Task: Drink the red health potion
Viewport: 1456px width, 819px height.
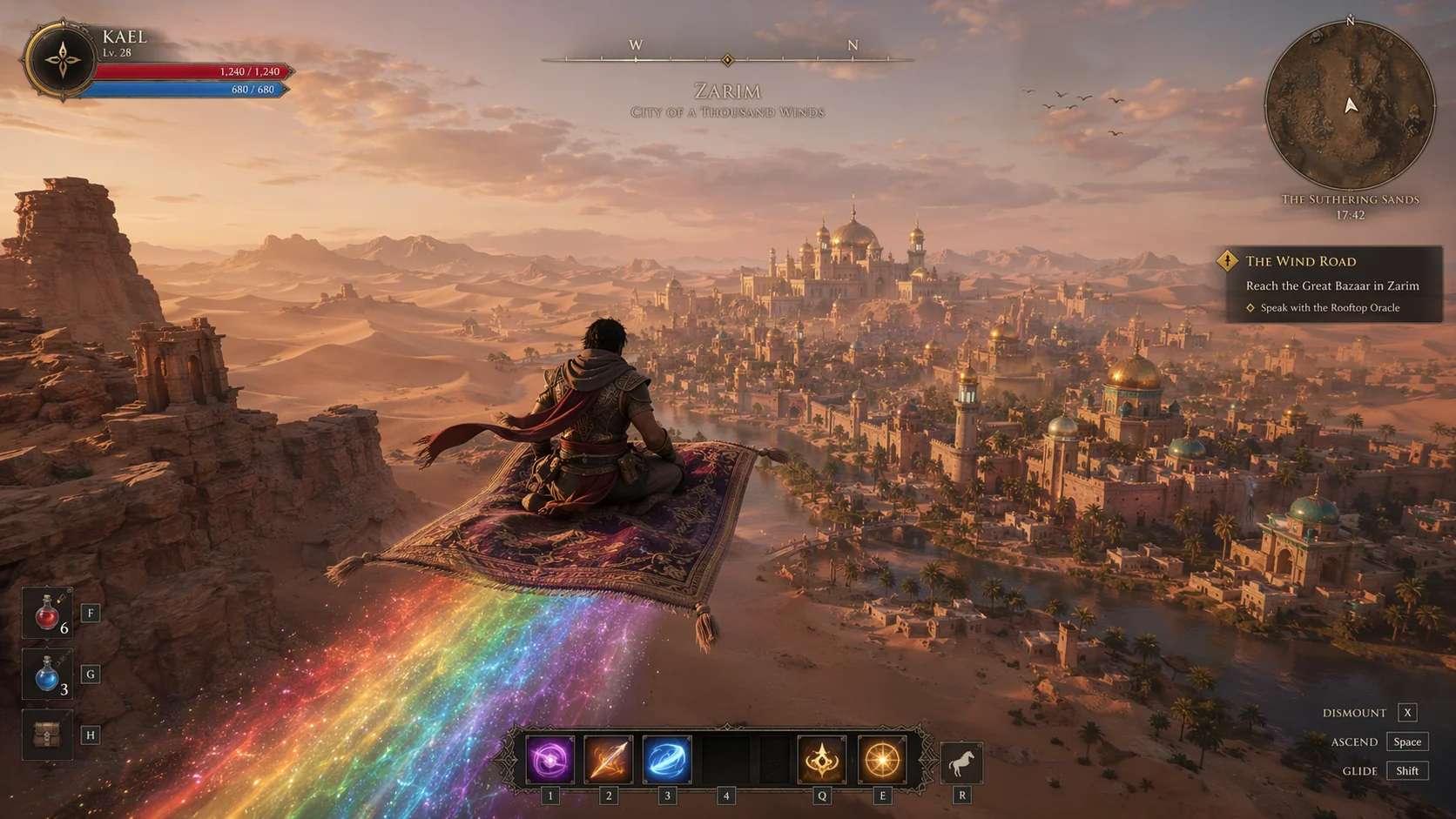Action: click(47, 614)
